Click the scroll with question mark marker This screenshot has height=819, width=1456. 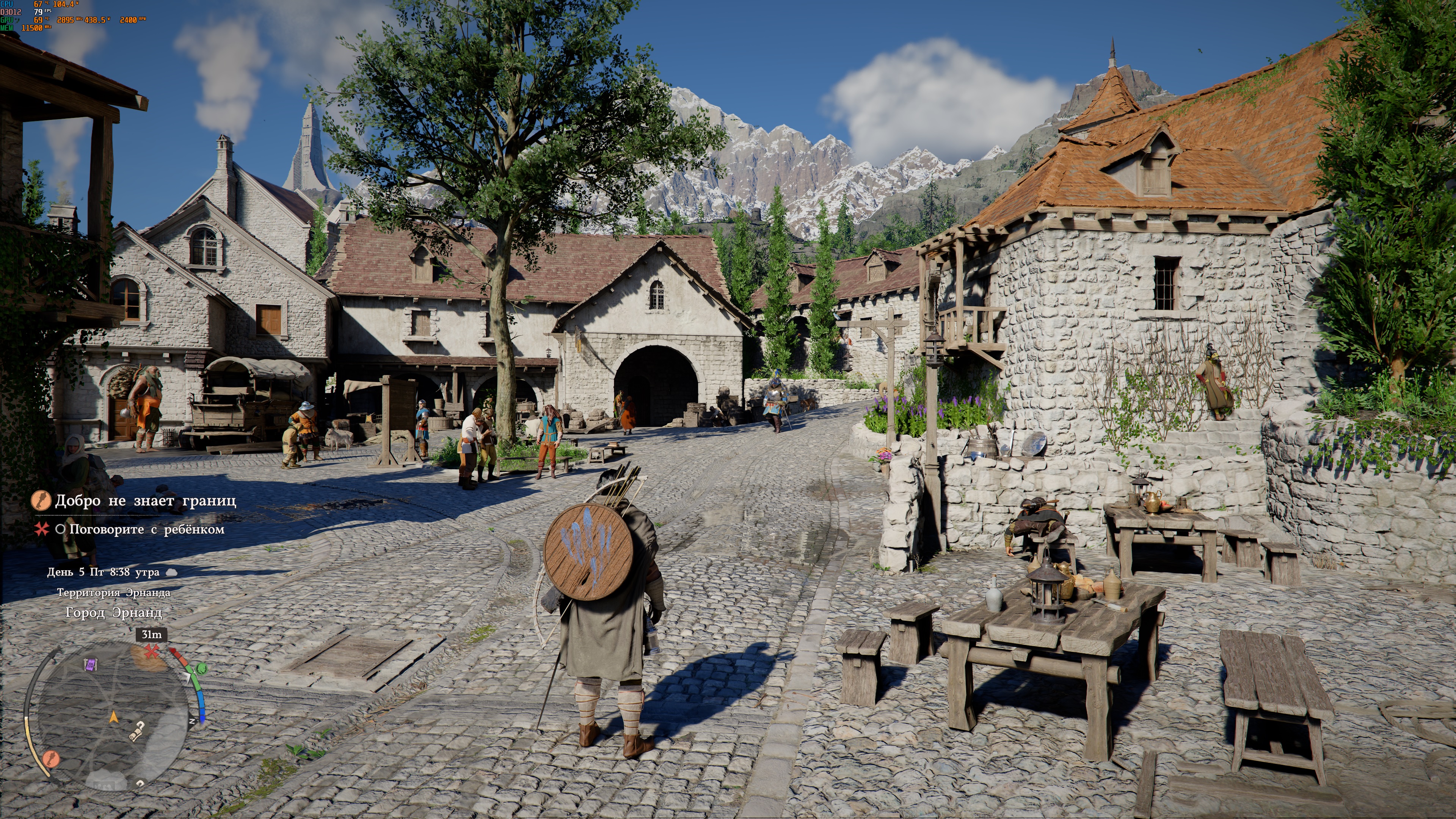(x=136, y=731)
